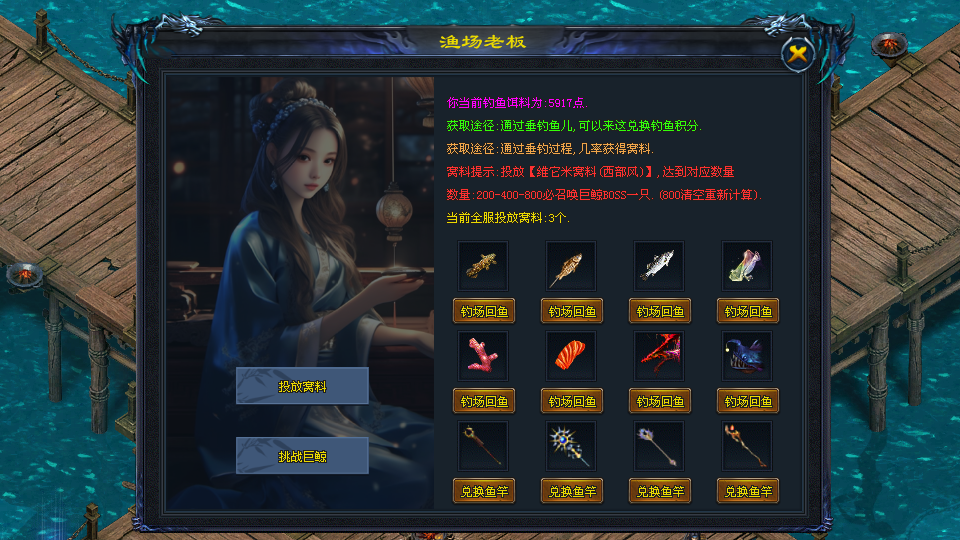Viewport: 960px width, 540px height.
Task: Click the 投放窝料 button
Action: (302, 386)
